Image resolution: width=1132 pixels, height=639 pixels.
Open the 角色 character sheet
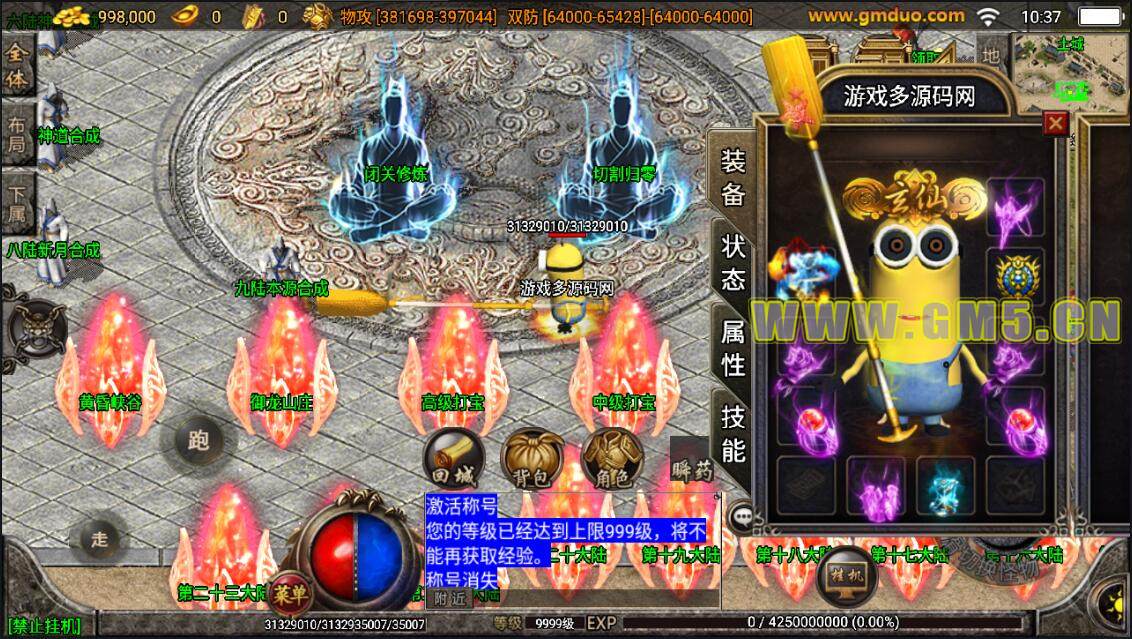(611, 459)
